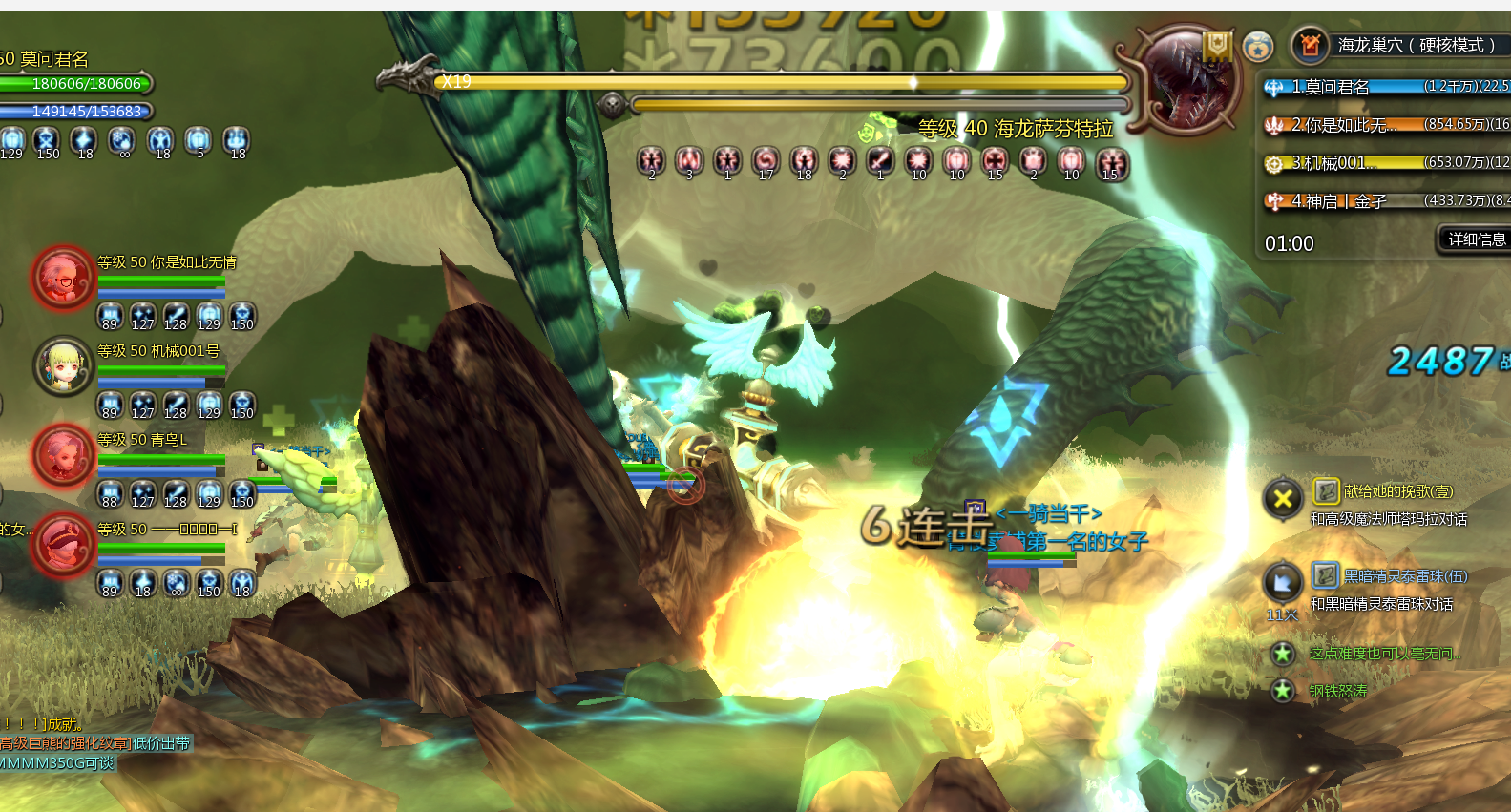Select damage ranking row 3.机械001
This screenshot has height=812, width=1511.
[1386, 163]
